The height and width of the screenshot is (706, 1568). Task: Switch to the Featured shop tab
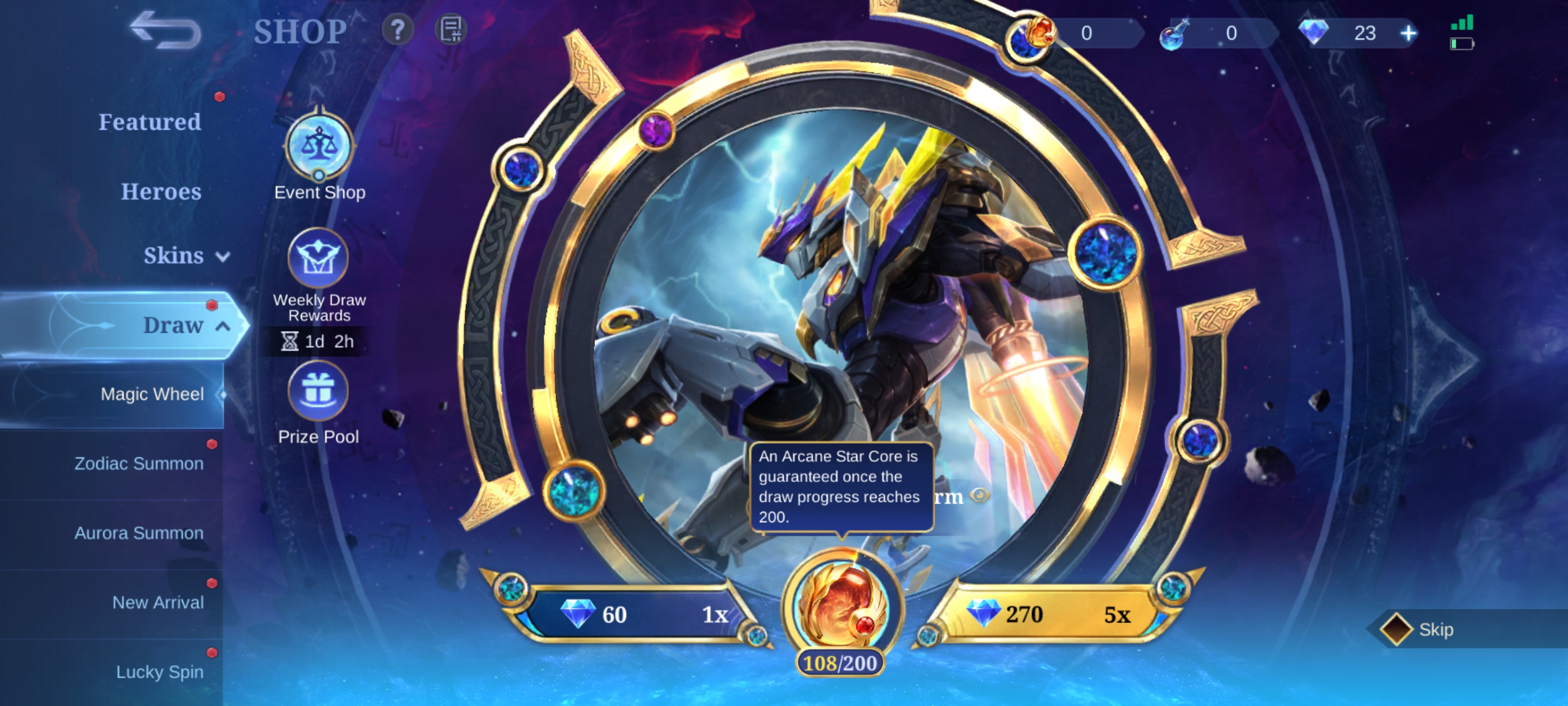click(x=150, y=122)
